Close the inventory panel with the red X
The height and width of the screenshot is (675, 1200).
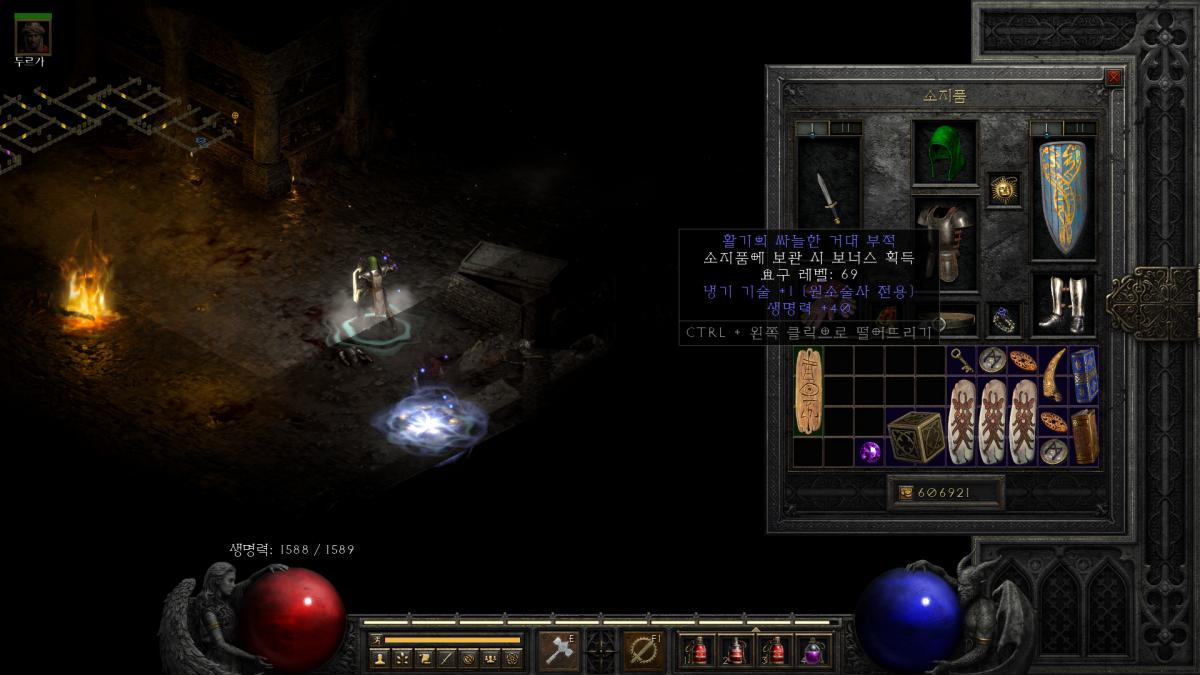(1113, 78)
